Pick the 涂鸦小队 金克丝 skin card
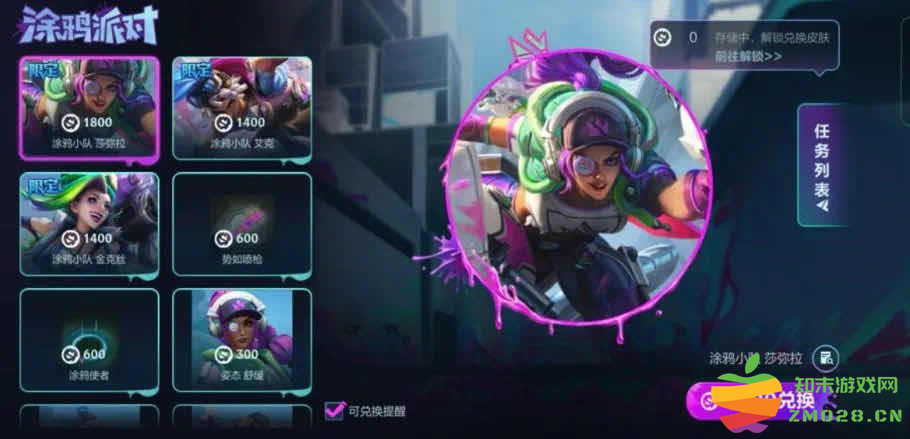Viewport: 910px width, 439px height. [x=89, y=223]
